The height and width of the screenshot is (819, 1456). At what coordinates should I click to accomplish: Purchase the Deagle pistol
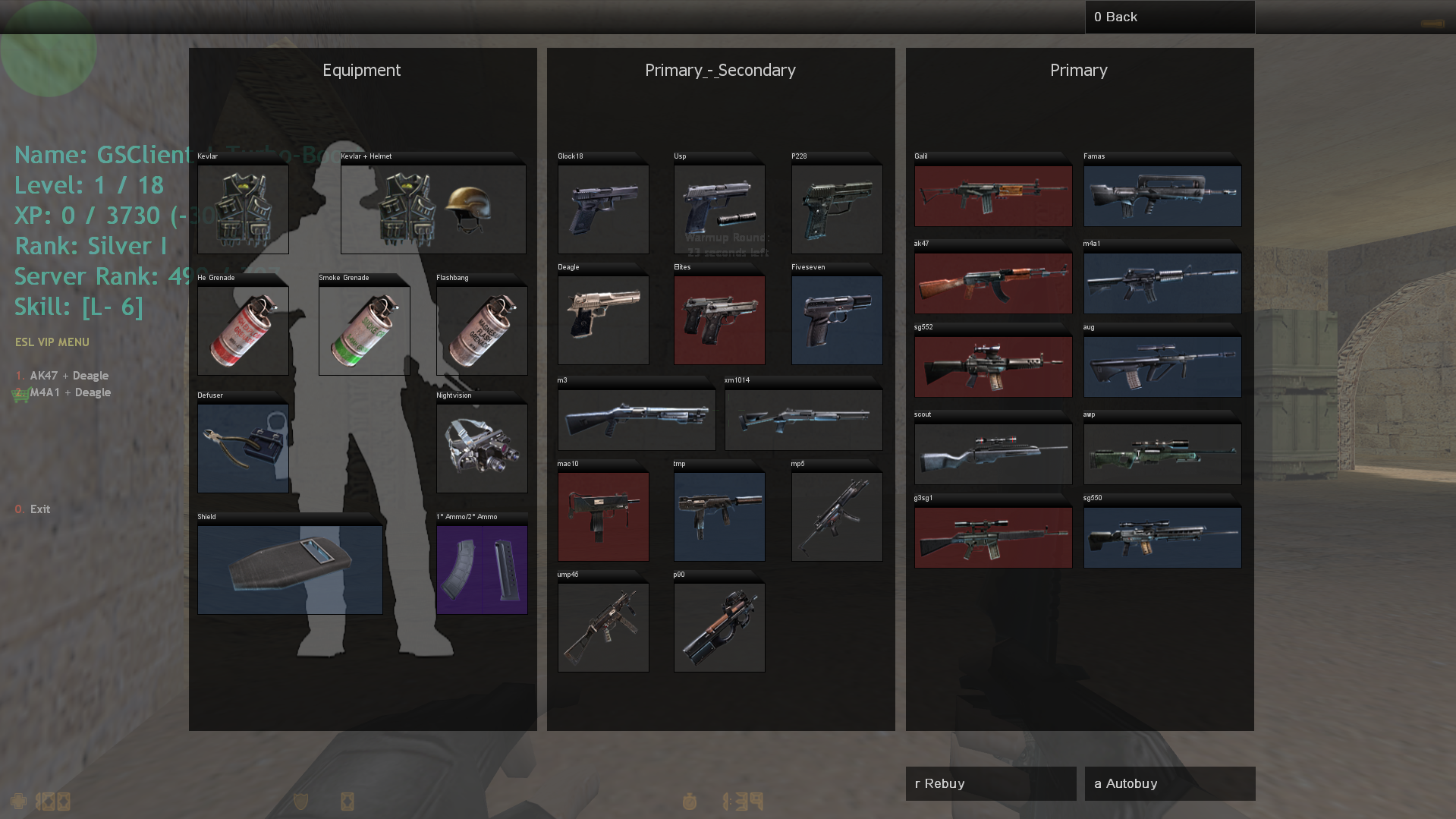coord(603,320)
